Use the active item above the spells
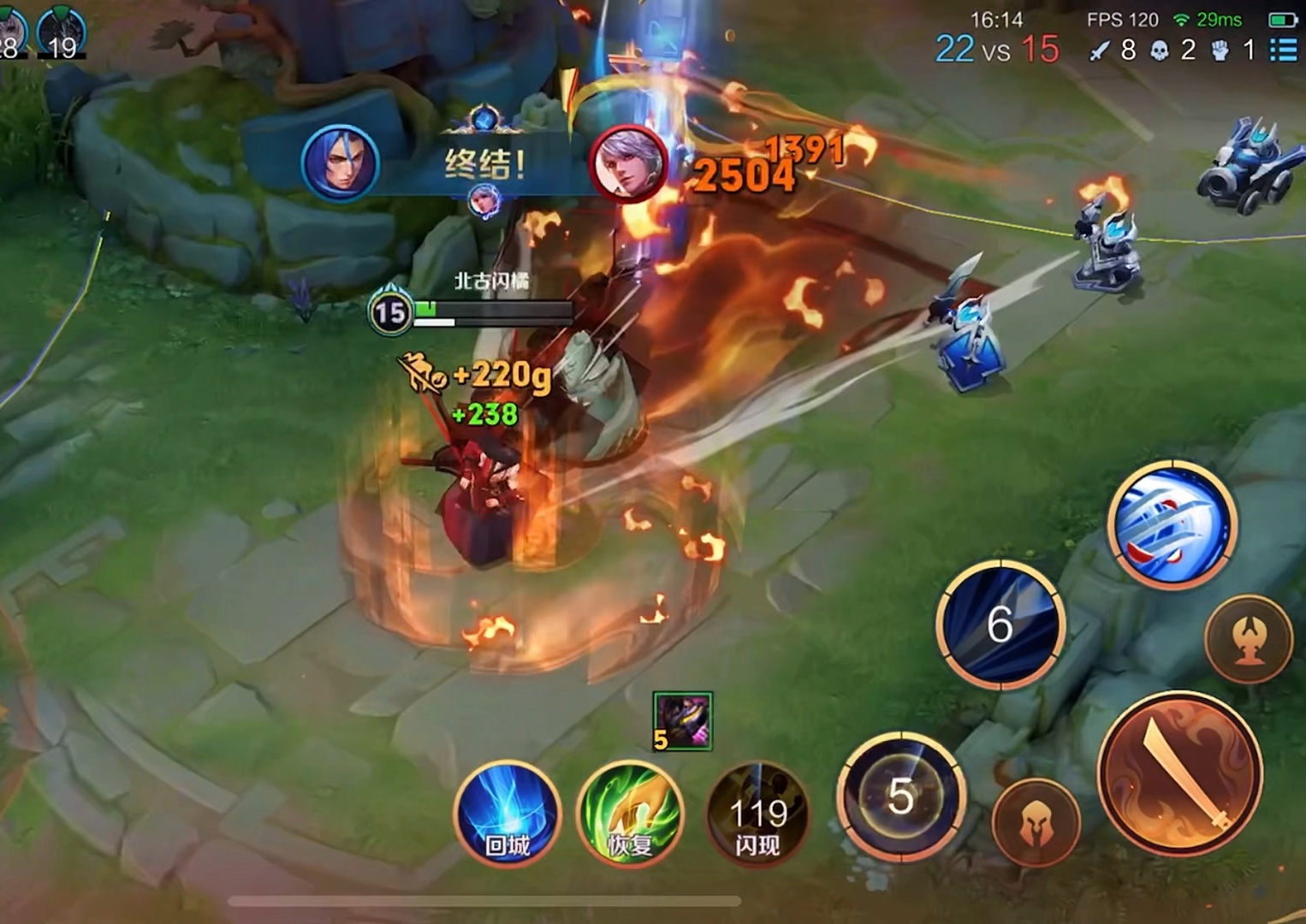Image resolution: width=1306 pixels, height=924 pixels. point(682,720)
